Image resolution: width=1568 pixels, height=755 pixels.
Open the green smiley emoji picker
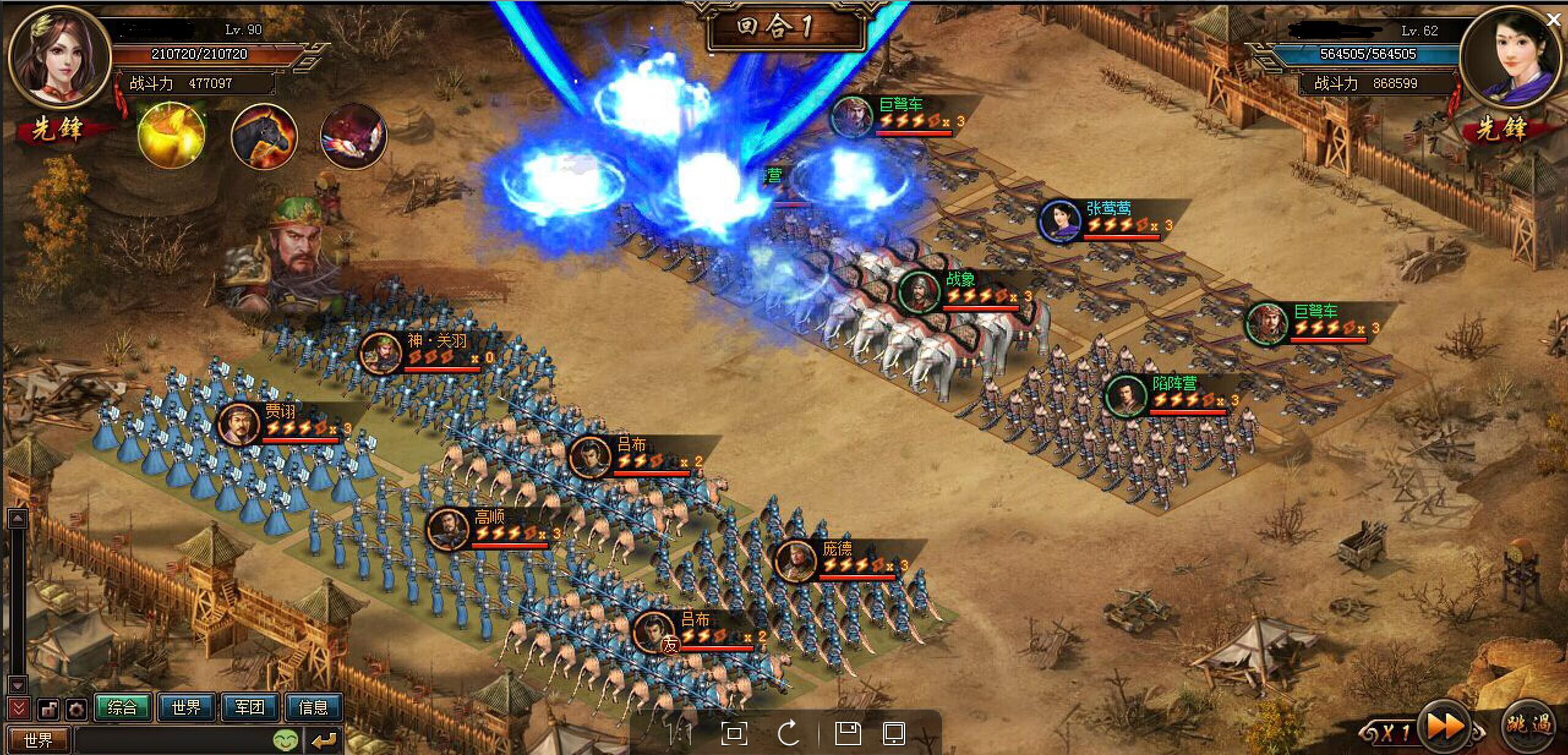click(286, 740)
